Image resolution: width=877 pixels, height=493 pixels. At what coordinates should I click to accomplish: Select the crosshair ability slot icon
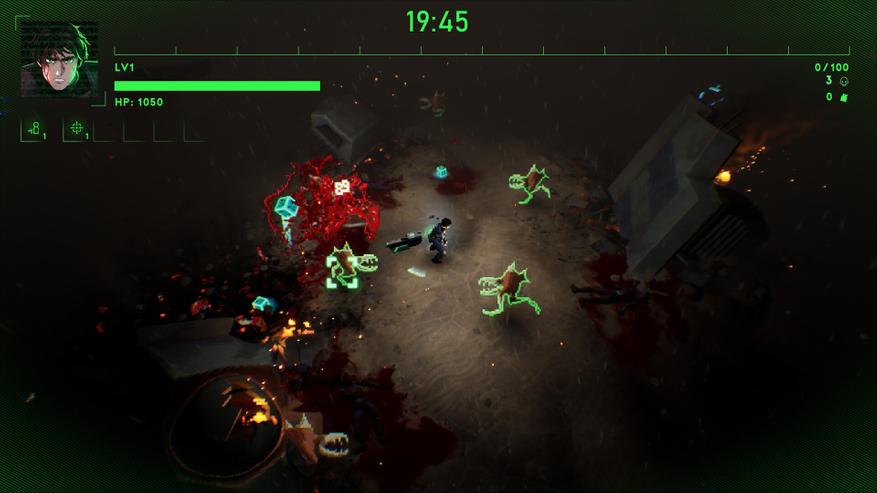pos(77,129)
